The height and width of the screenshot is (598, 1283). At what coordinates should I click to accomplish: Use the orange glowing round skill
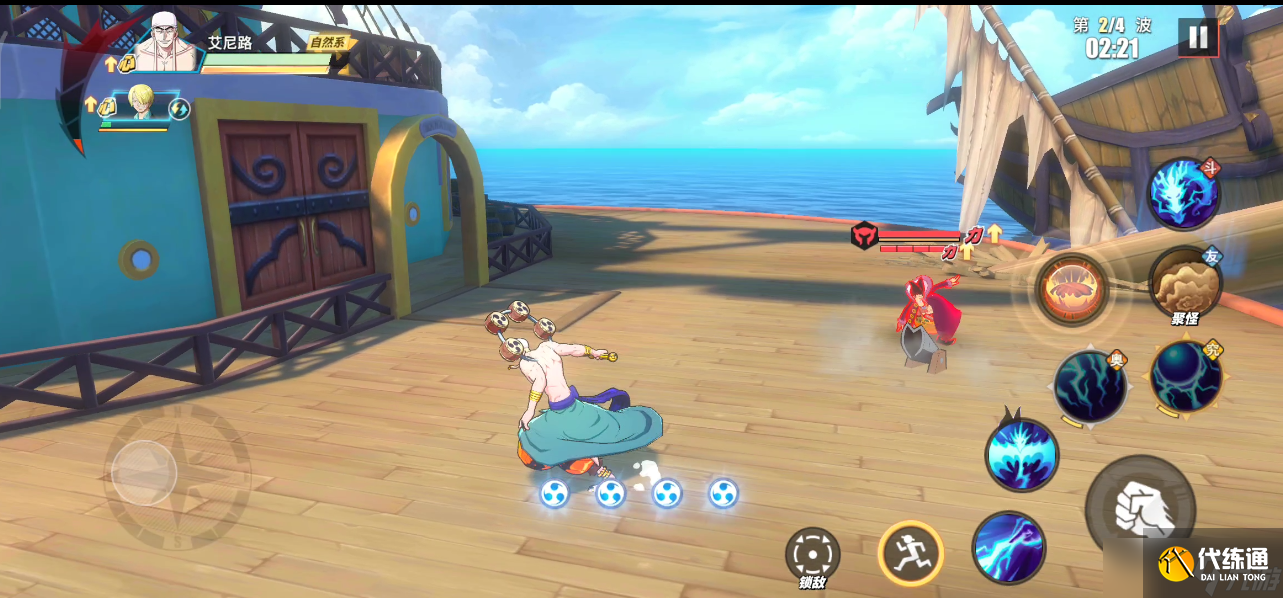1071,290
